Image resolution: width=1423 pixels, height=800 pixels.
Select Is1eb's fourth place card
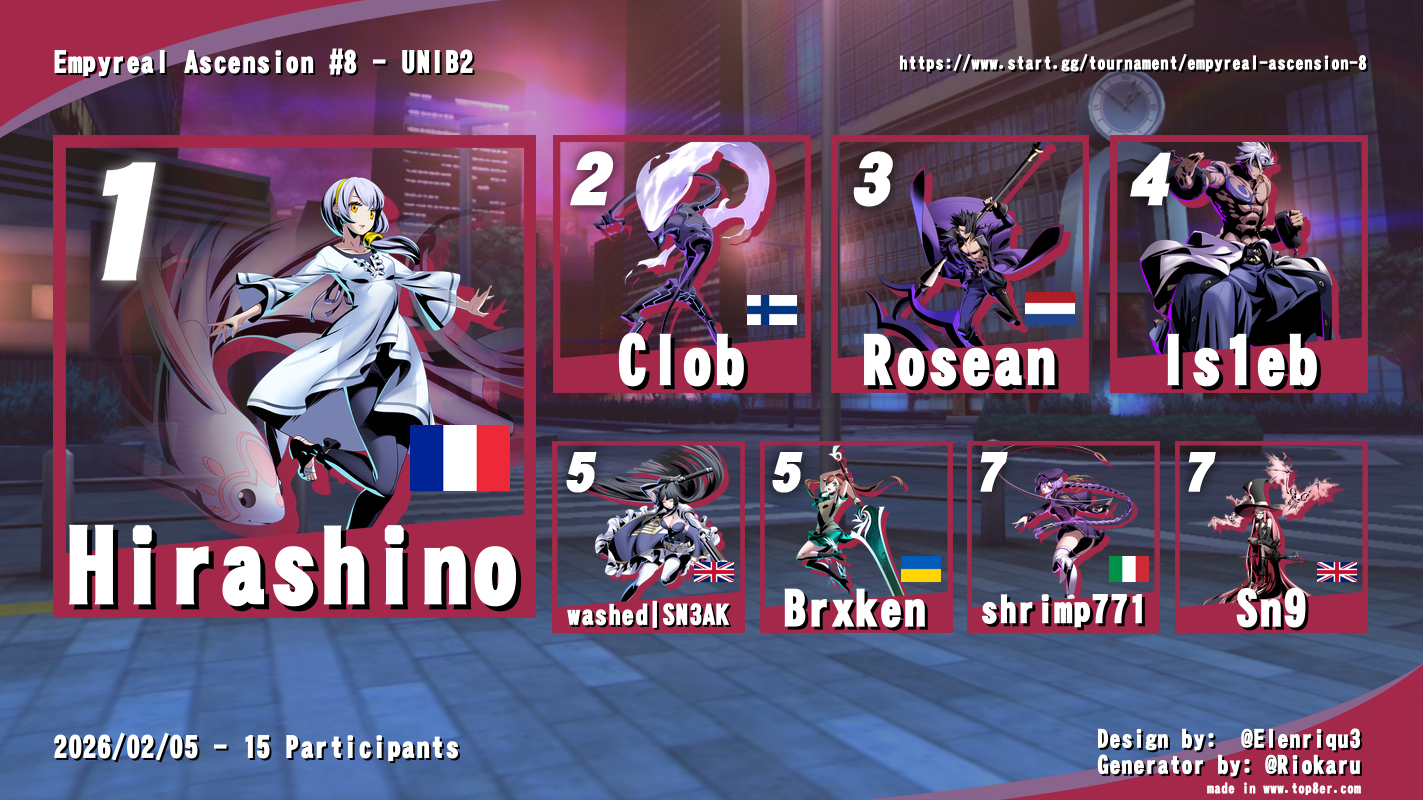(1239, 265)
